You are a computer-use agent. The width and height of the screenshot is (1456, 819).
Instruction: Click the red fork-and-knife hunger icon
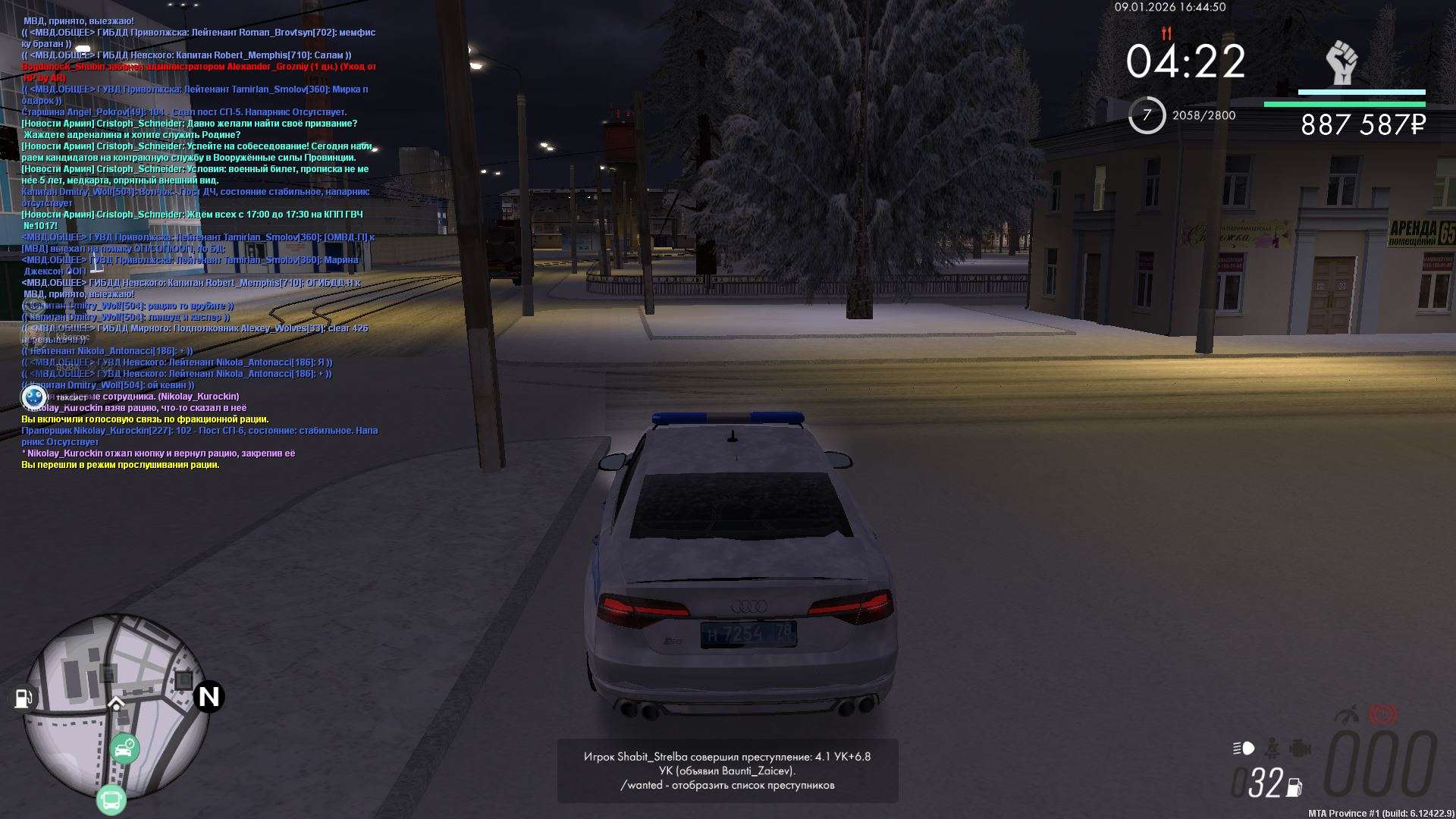click(1166, 33)
